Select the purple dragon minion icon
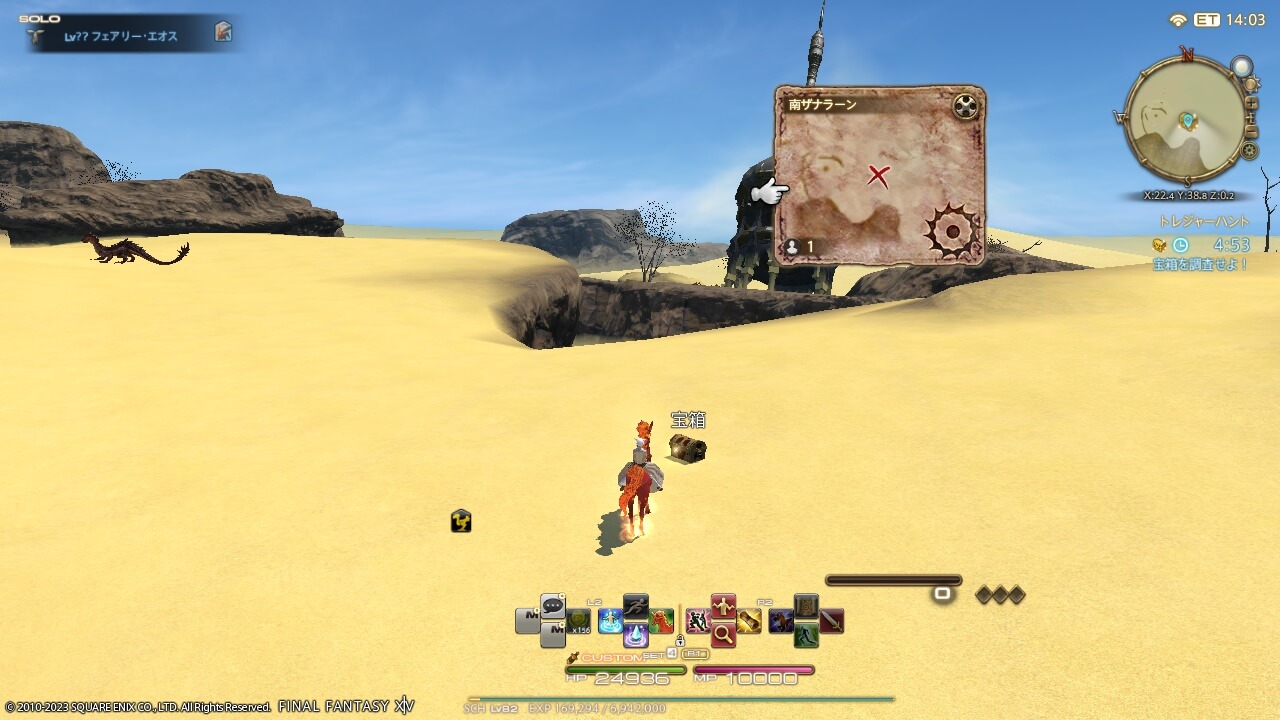 click(779, 619)
